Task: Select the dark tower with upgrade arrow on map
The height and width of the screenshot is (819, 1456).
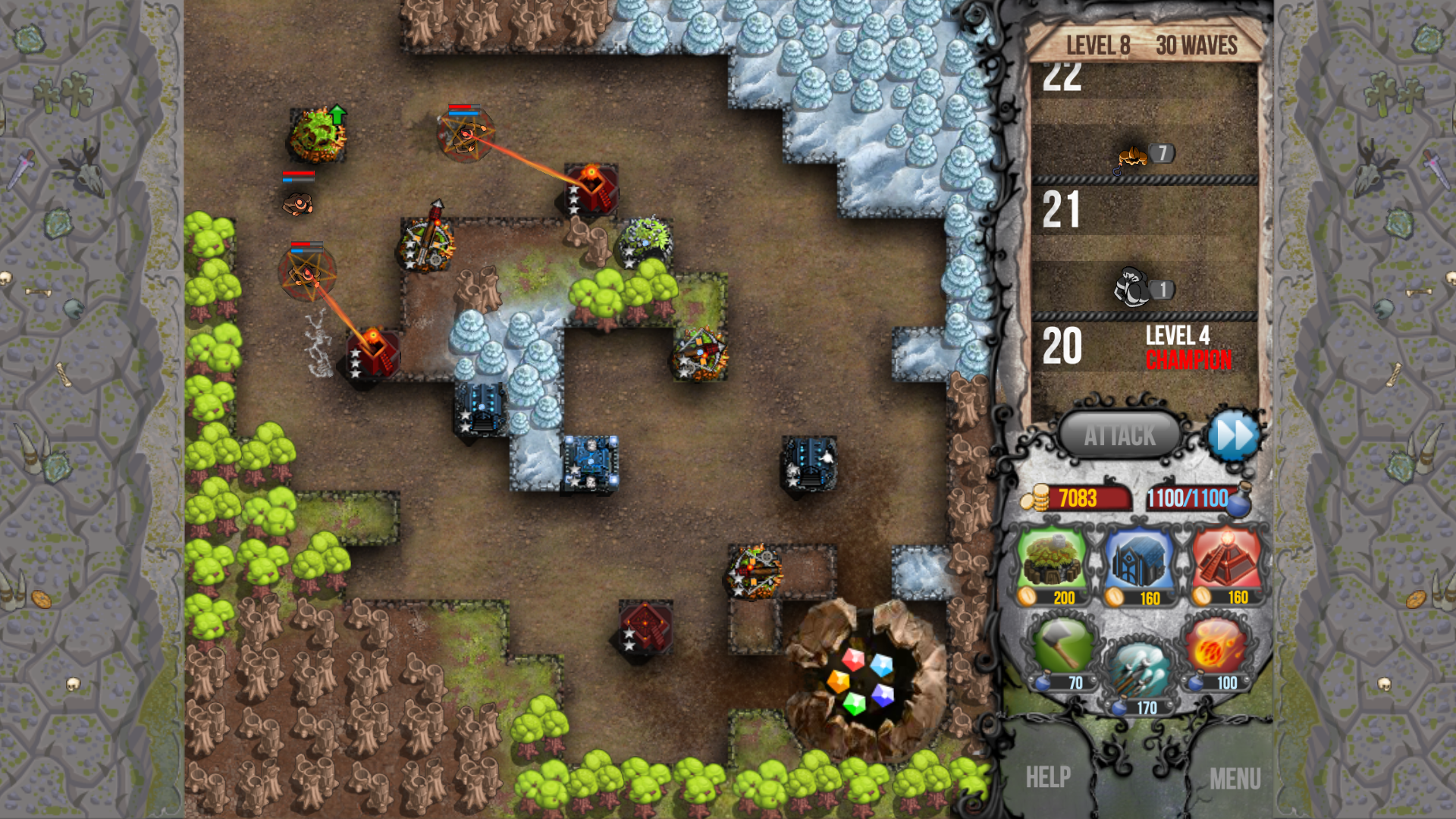Action: [x=318, y=136]
